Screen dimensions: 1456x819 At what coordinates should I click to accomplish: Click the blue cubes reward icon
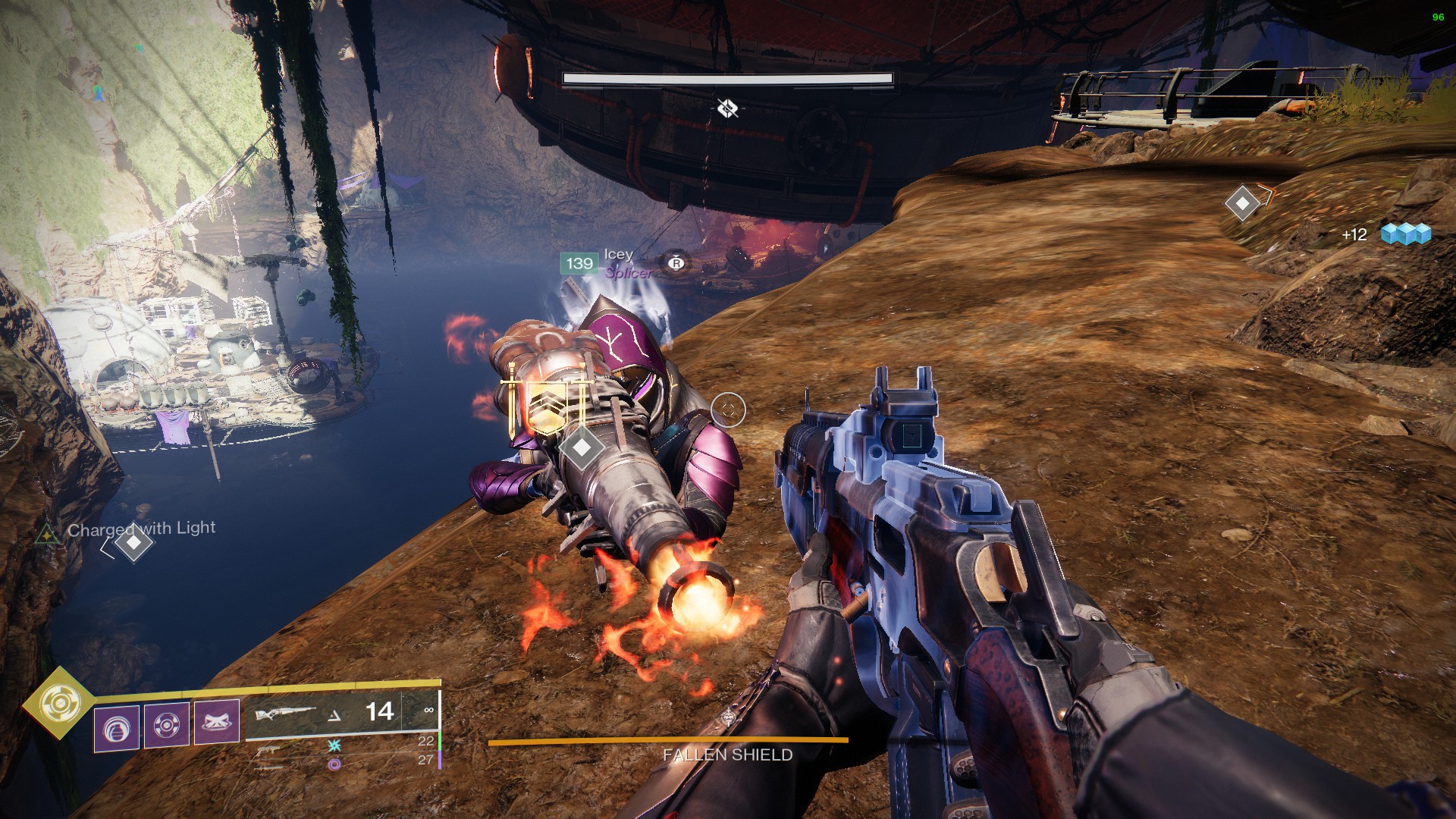pyautogui.click(x=1405, y=234)
